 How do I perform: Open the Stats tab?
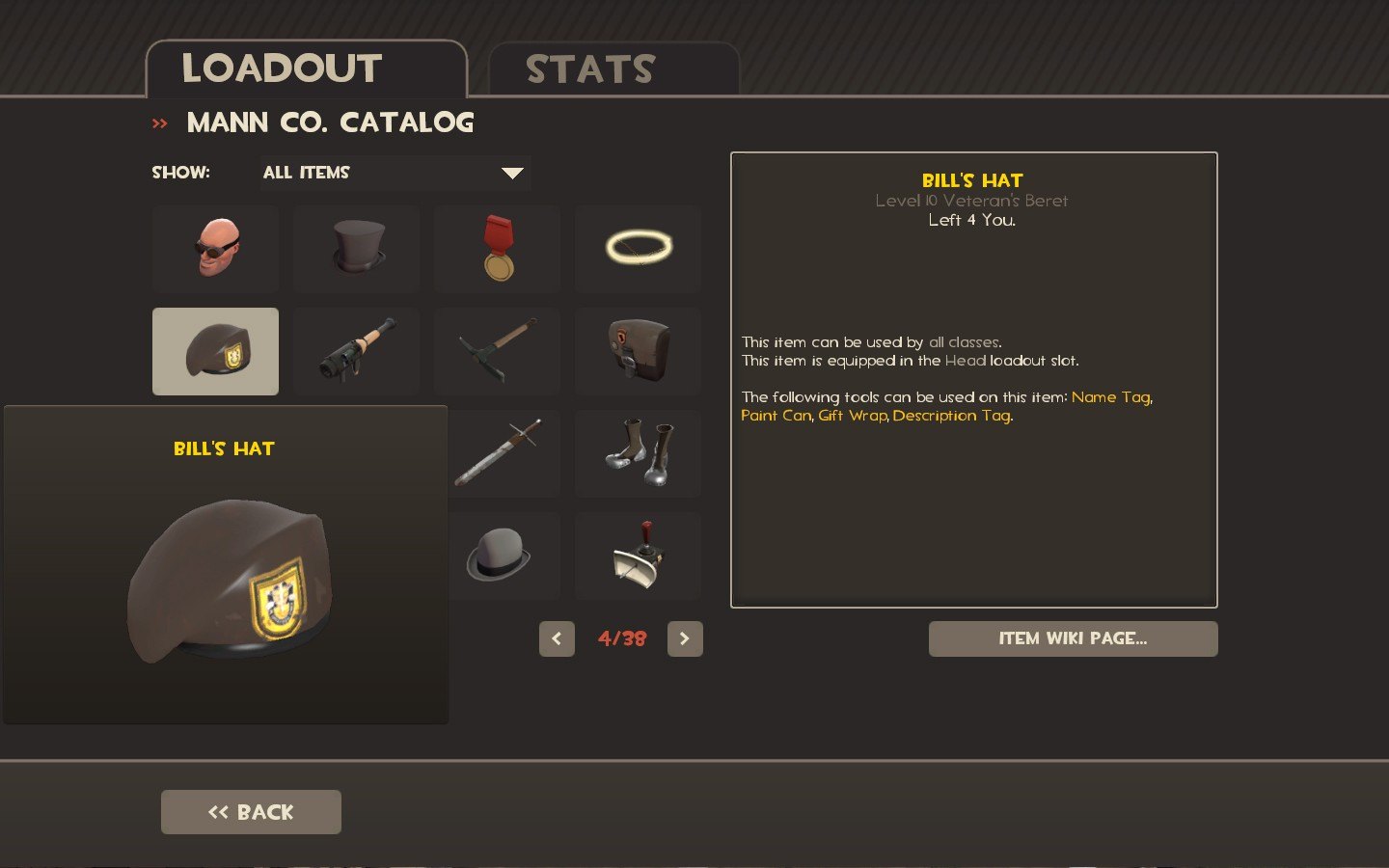pos(613,69)
